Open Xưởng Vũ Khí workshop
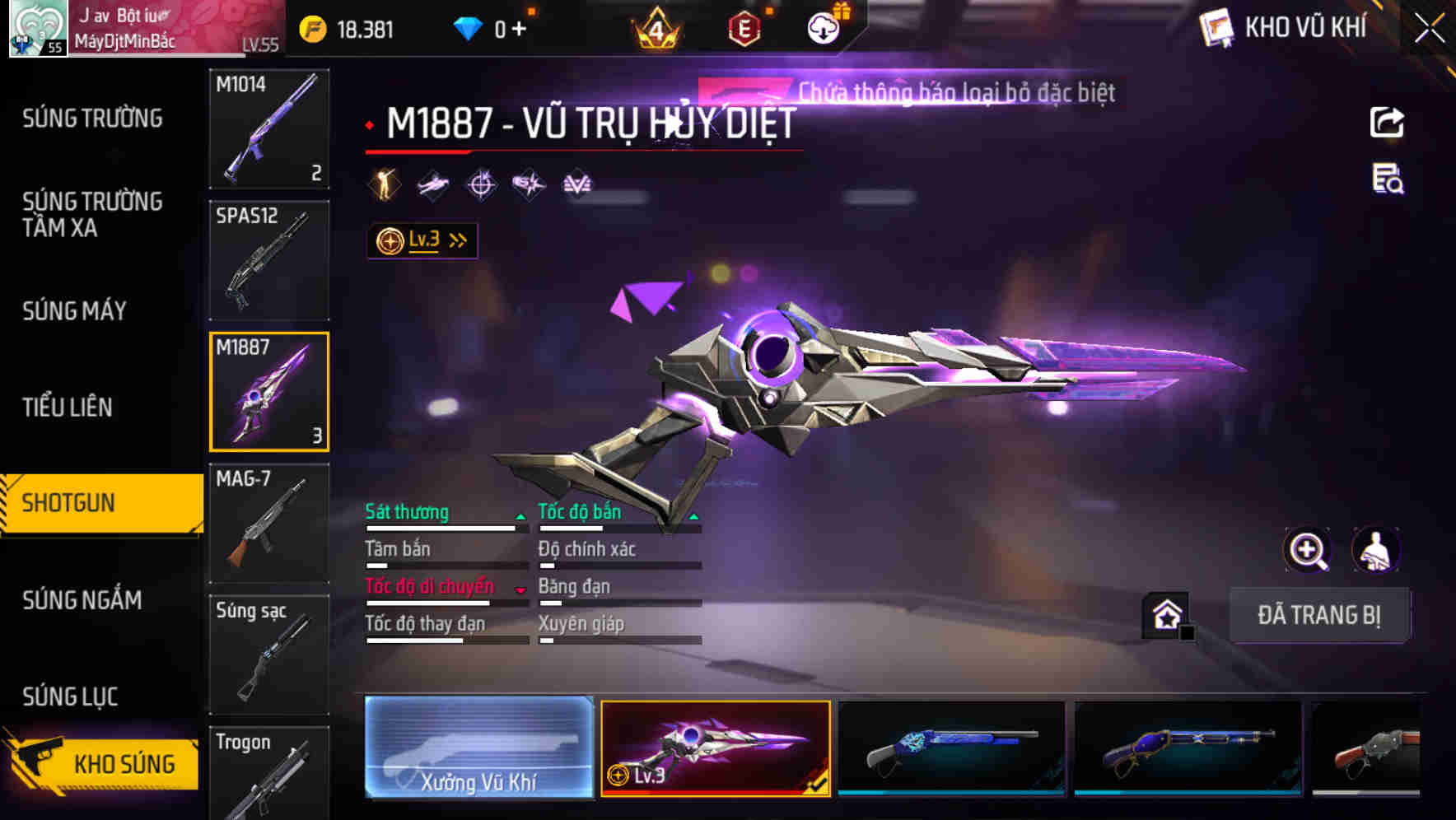1456x820 pixels. tap(478, 750)
